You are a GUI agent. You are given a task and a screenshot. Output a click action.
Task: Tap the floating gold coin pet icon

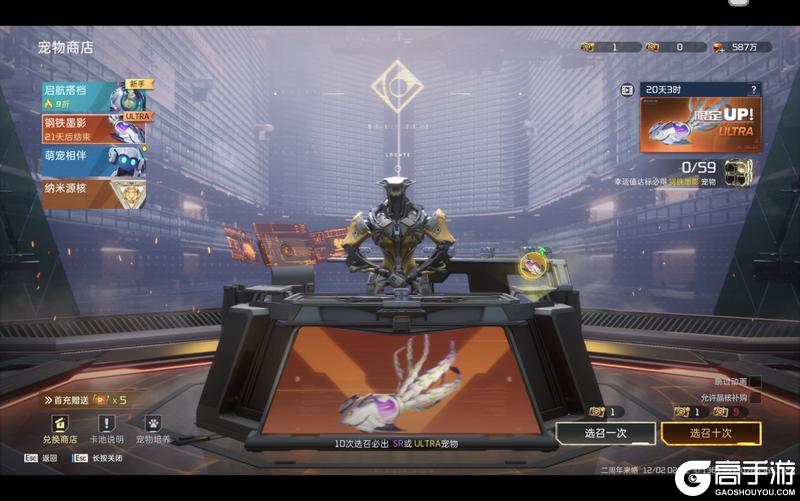tap(535, 264)
